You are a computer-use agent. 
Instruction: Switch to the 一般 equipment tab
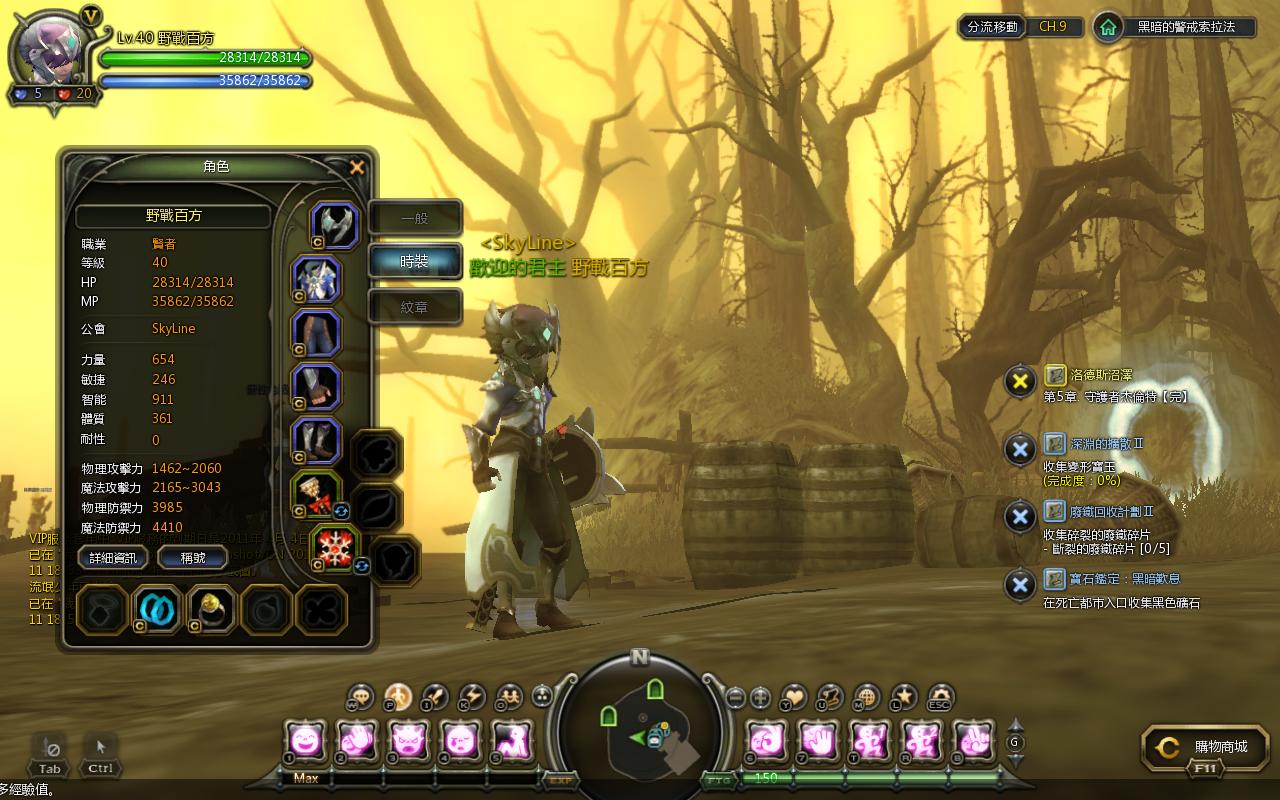click(x=415, y=218)
